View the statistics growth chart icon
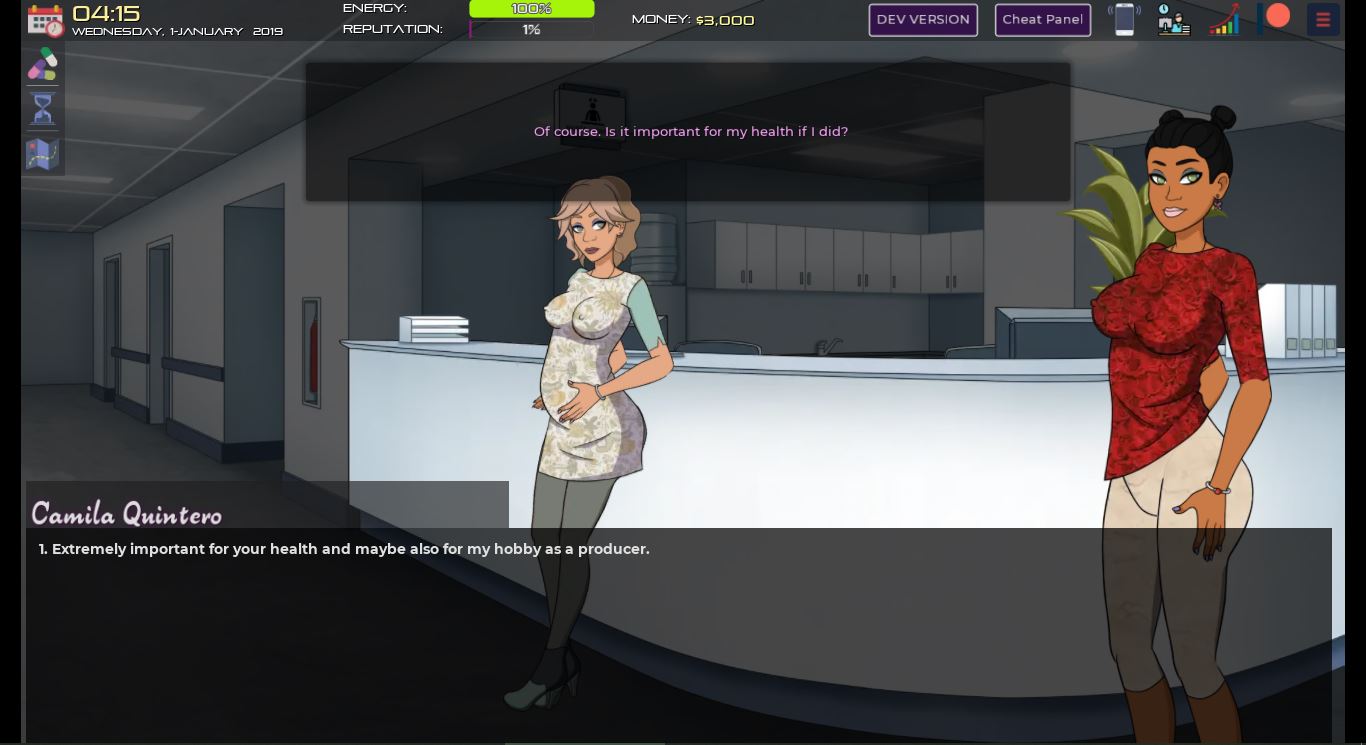The height and width of the screenshot is (745, 1366). (x=1224, y=19)
